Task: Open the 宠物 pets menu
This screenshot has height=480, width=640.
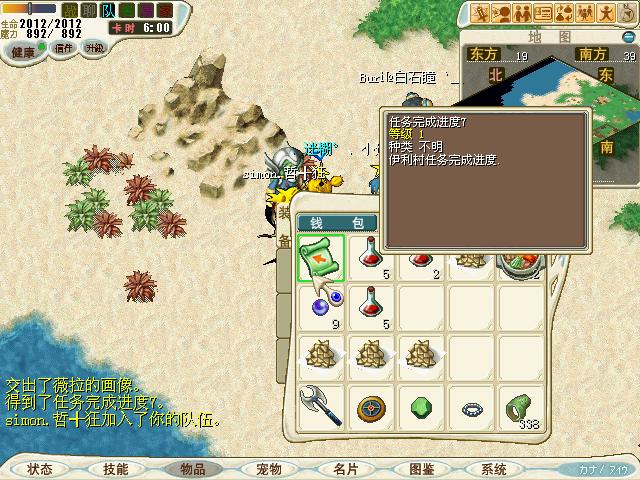Action: (x=268, y=468)
